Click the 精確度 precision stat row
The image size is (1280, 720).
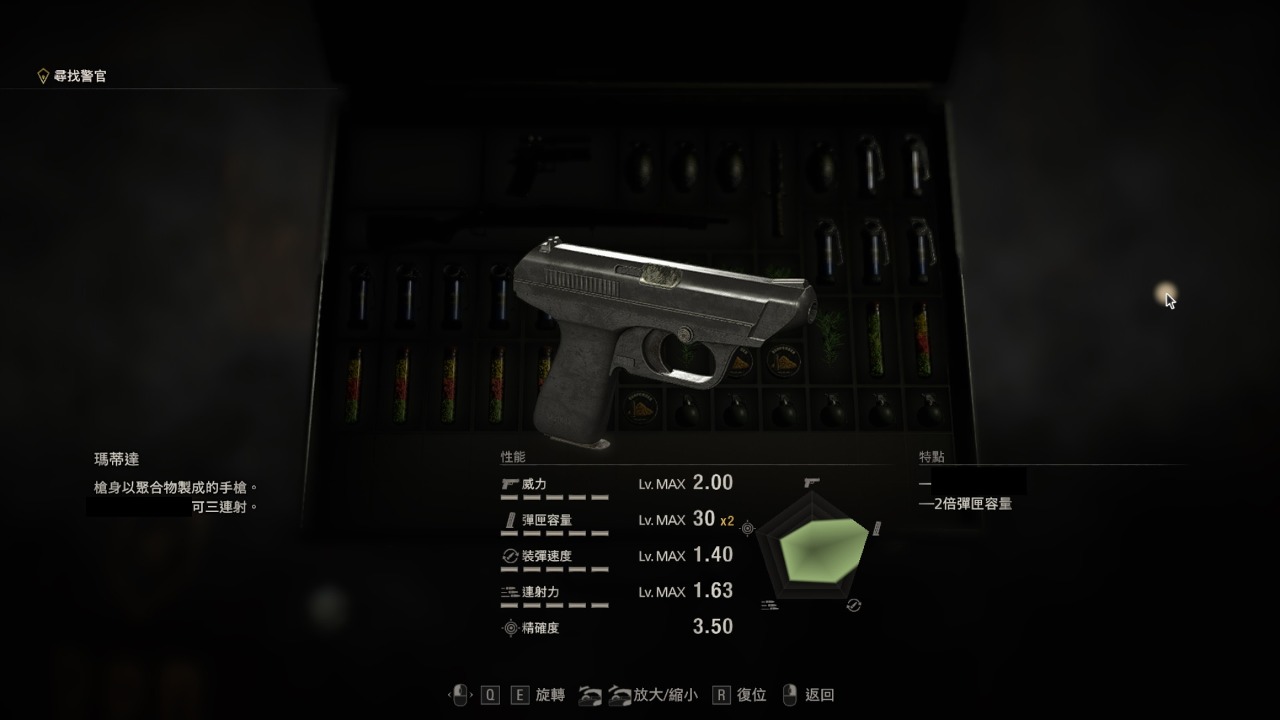tap(616, 628)
